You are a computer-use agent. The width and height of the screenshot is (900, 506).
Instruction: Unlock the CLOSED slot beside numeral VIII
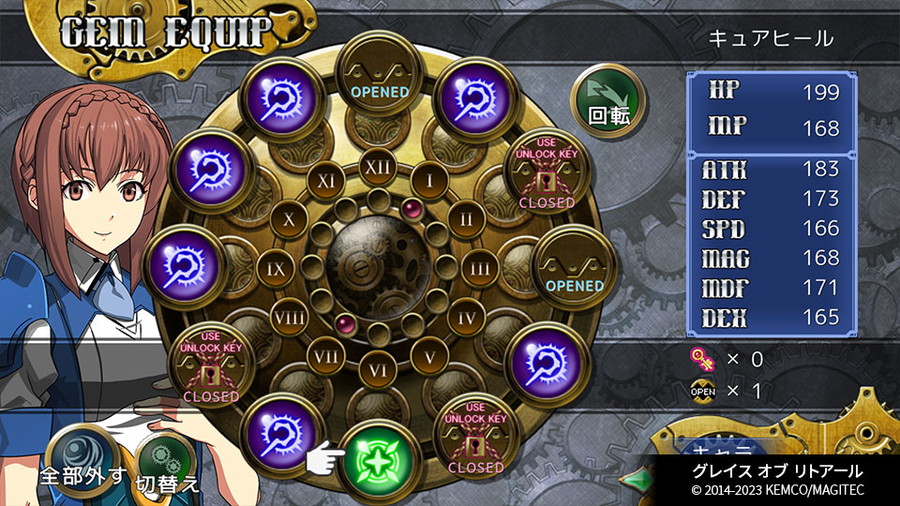211,366
